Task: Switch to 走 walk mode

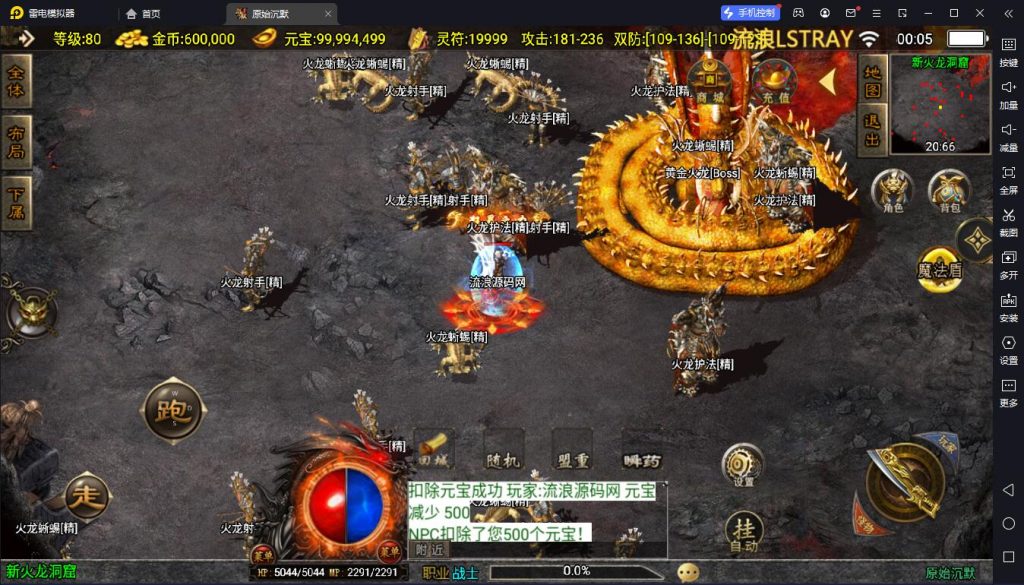Action: (x=87, y=495)
